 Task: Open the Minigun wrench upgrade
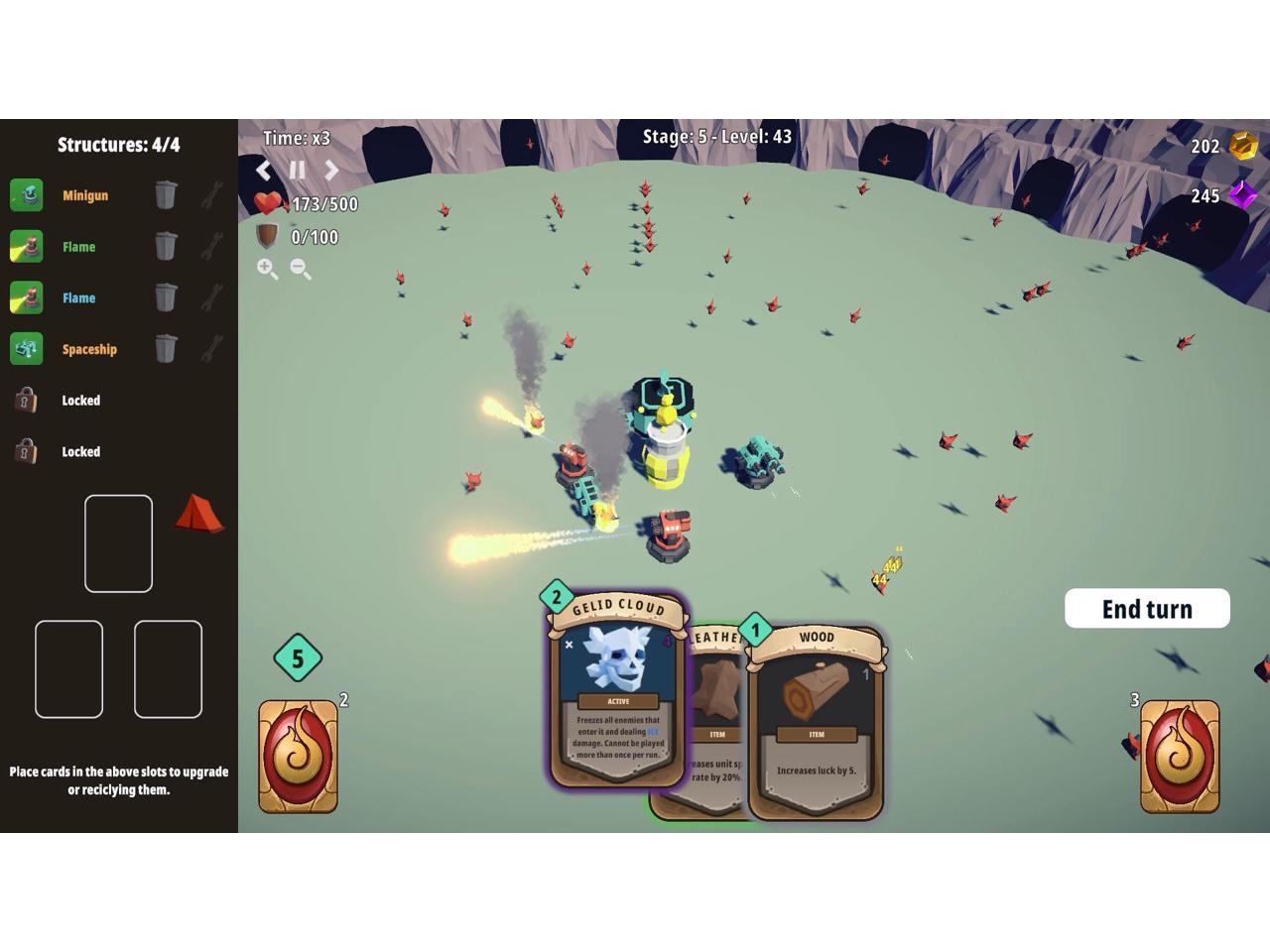click(x=211, y=195)
